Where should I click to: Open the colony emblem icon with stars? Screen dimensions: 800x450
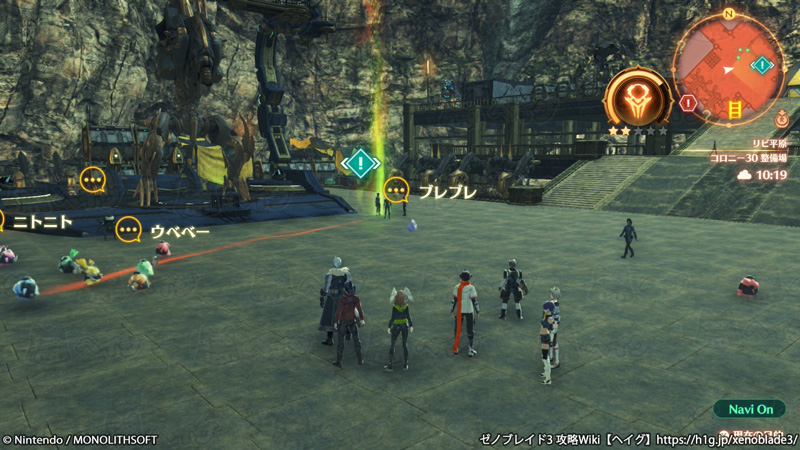point(637,99)
